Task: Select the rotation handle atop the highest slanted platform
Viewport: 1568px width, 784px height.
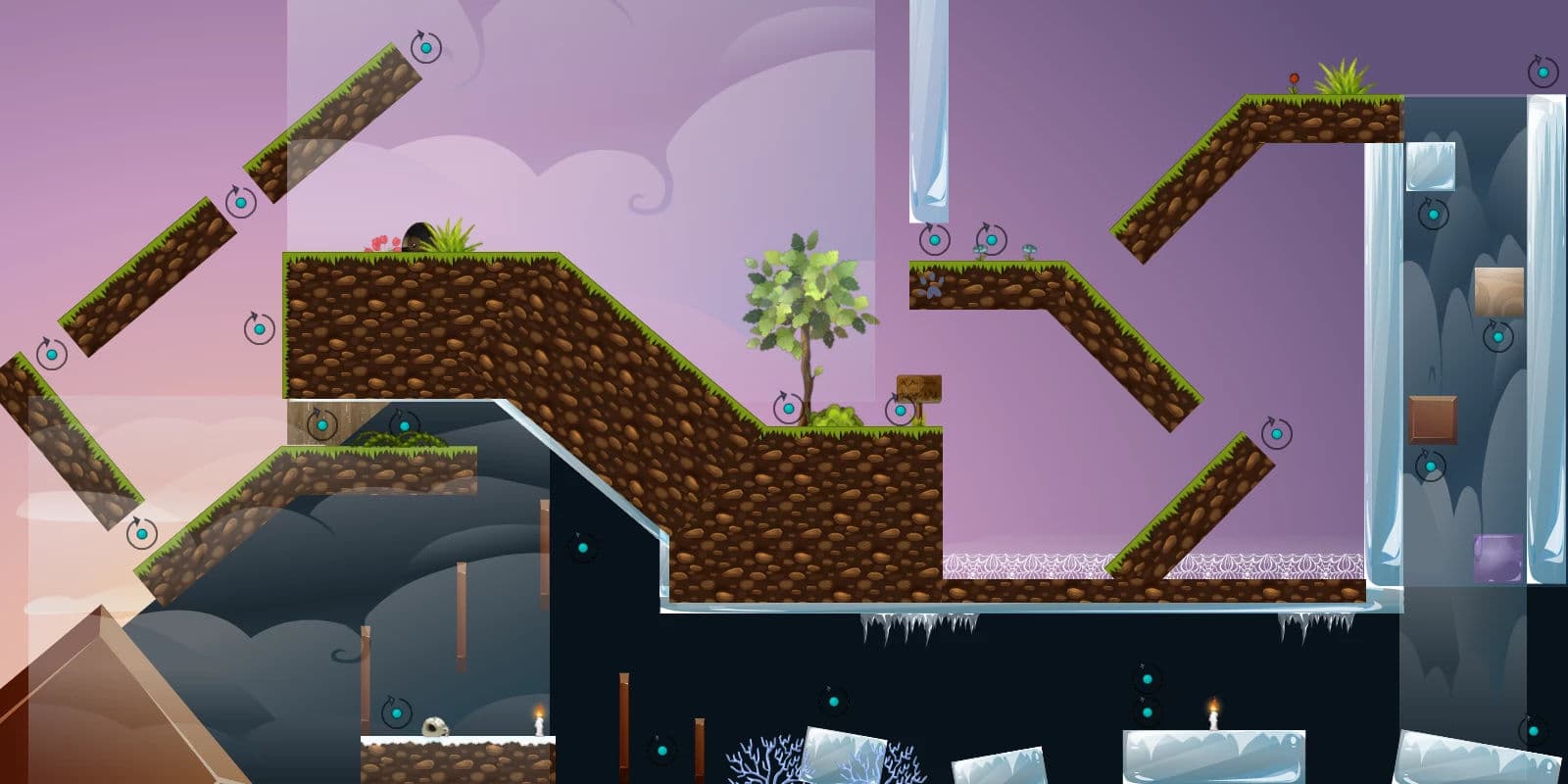Action: tap(425, 46)
